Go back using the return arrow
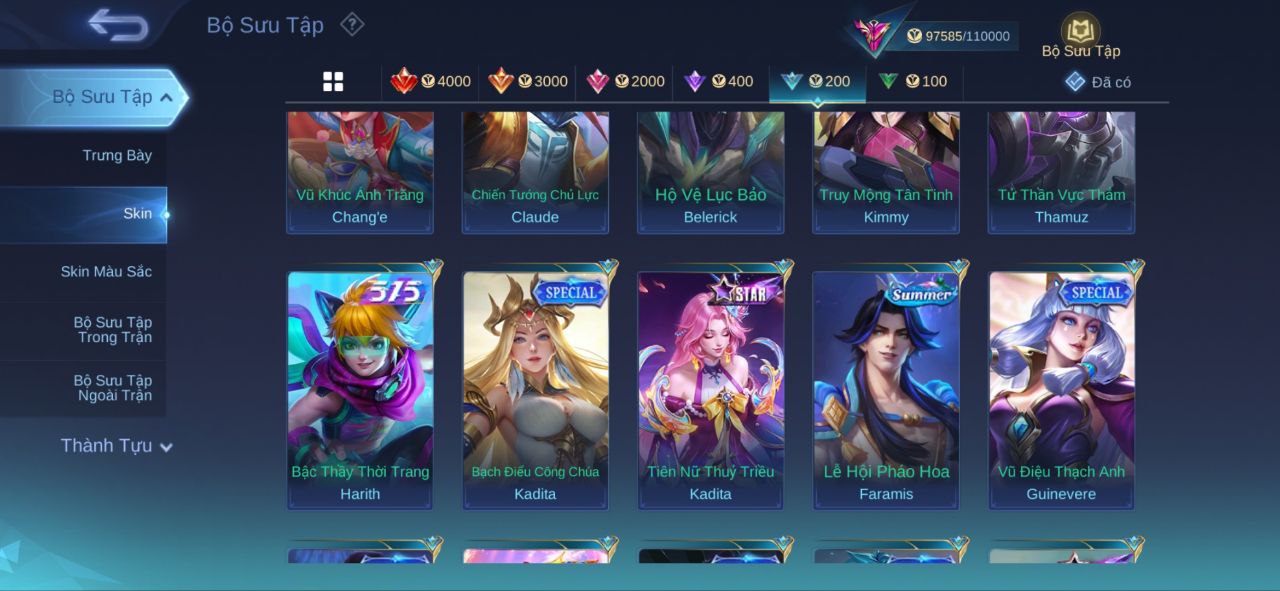Screen dimensions: 1280x591 (x=118, y=25)
